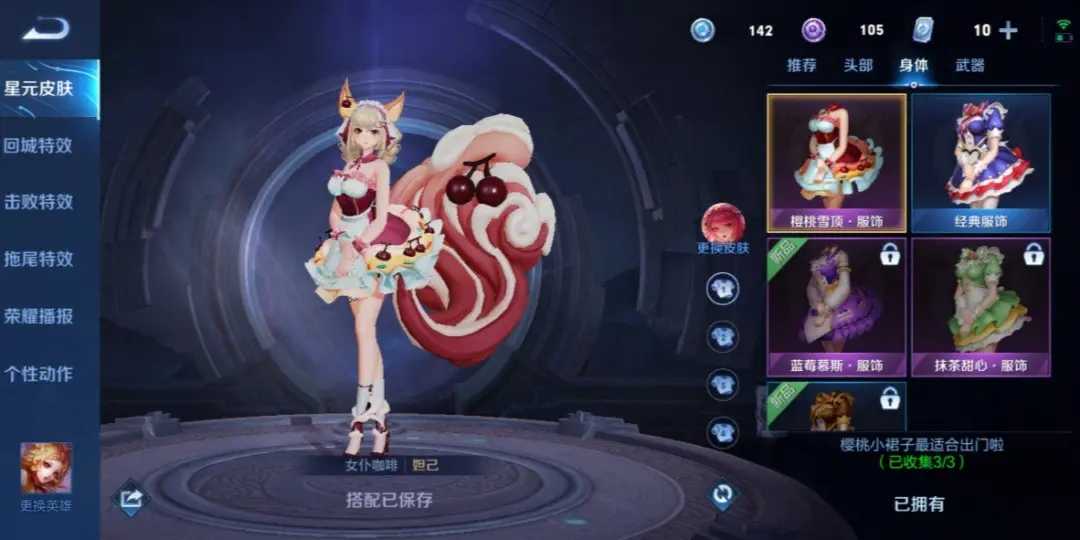Open the 星元皮肤 menu entry
Screen dimensions: 1080x540
tap(40, 88)
